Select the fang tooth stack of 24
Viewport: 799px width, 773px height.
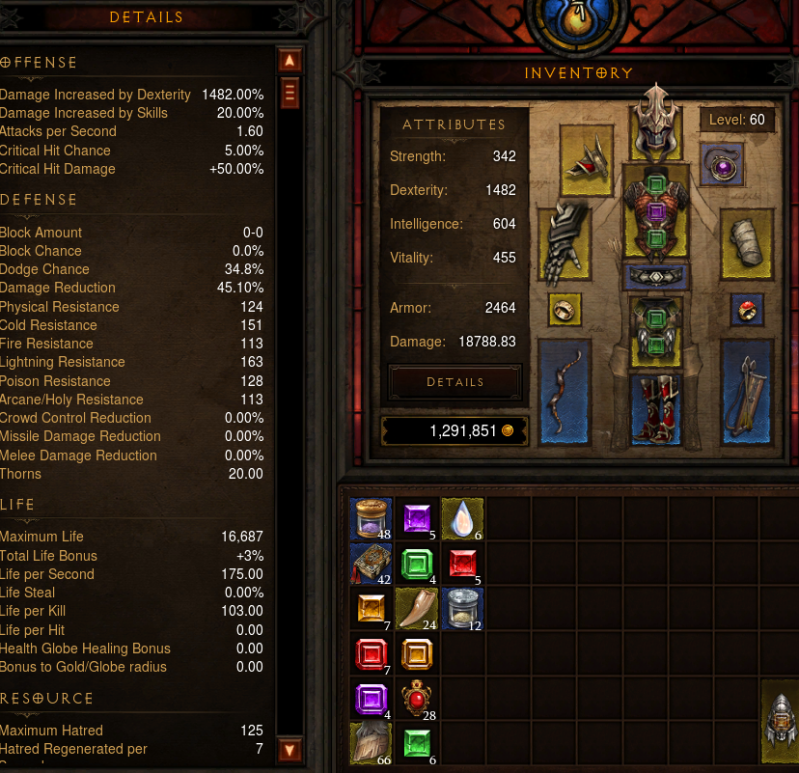(417, 609)
